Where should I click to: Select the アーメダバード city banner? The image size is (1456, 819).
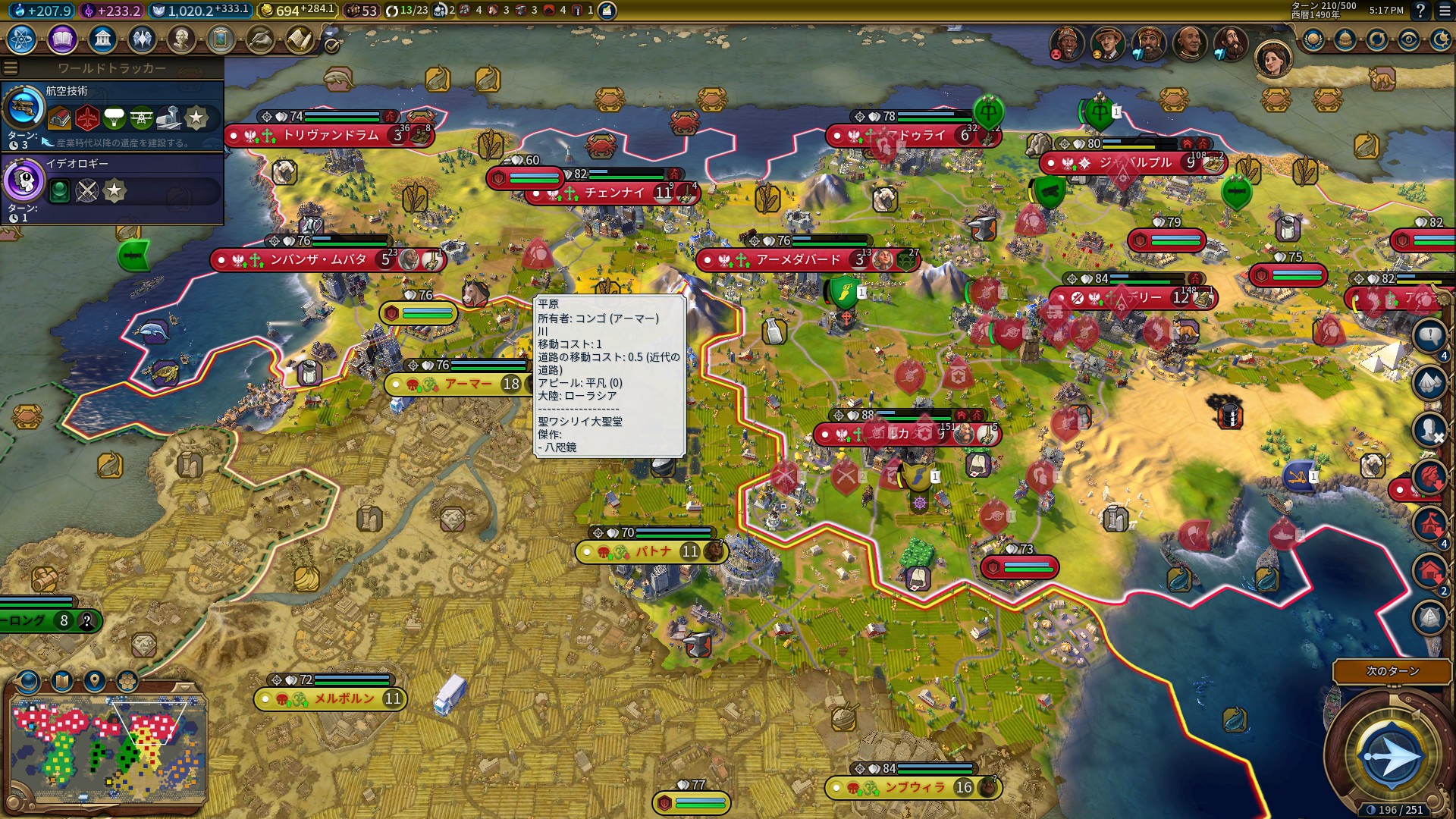pos(798,260)
